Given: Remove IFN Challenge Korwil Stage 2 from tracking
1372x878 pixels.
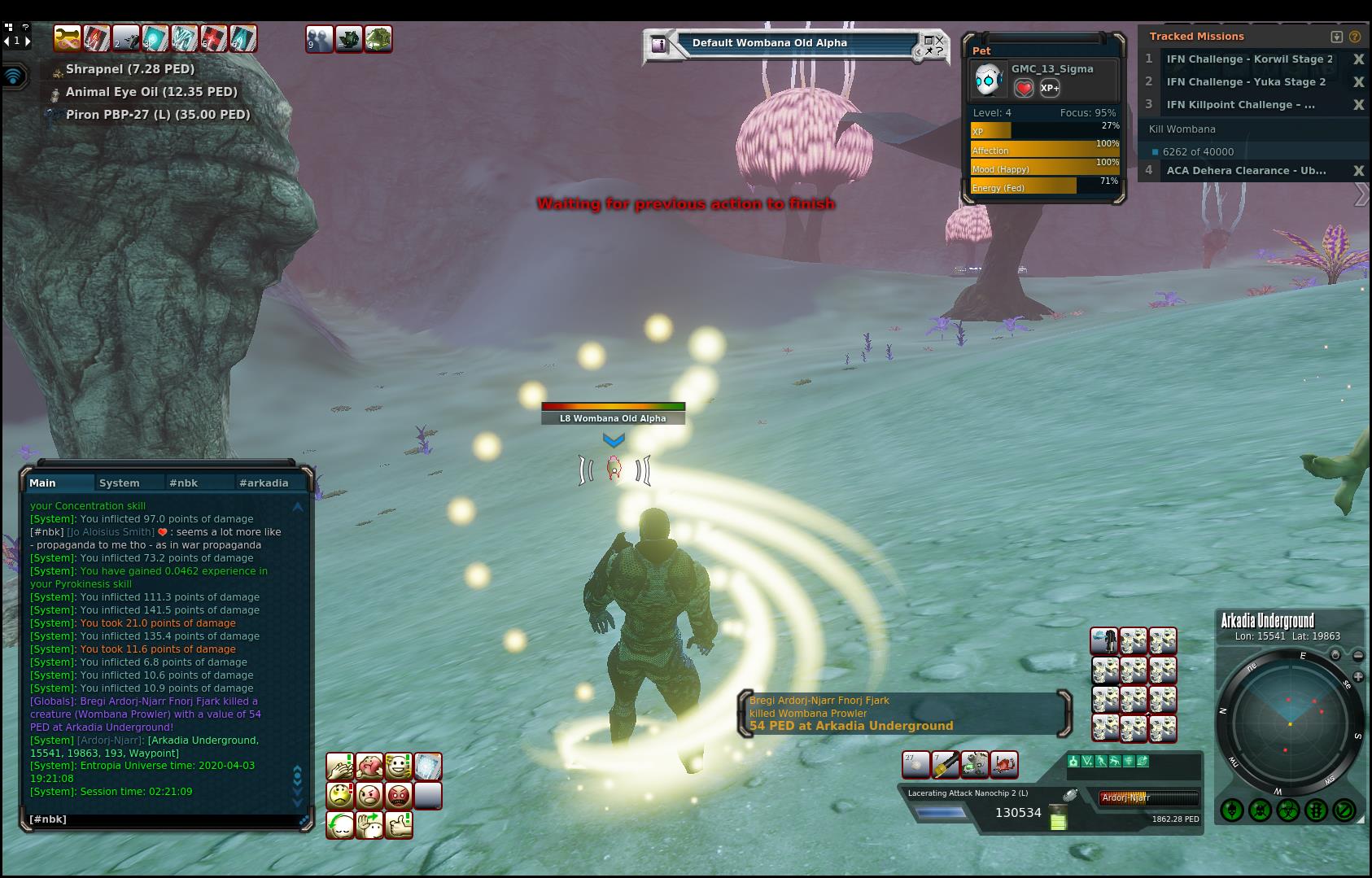Looking at the screenshot, I should coord(1358,59).
